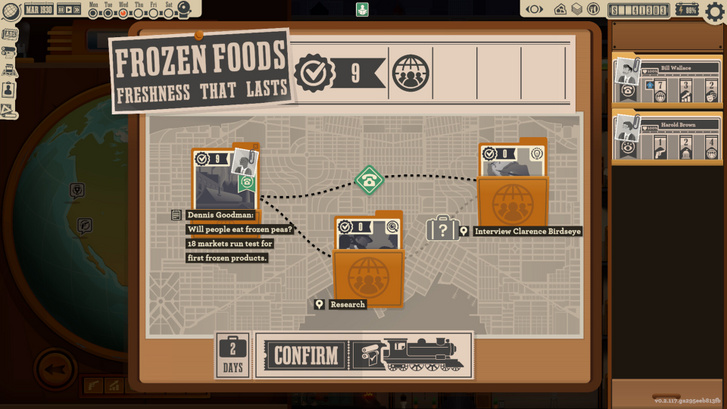This screenshot has width=727, height=409.
Task: Click the globe icon in top-left corner
Action: [8, 11]
